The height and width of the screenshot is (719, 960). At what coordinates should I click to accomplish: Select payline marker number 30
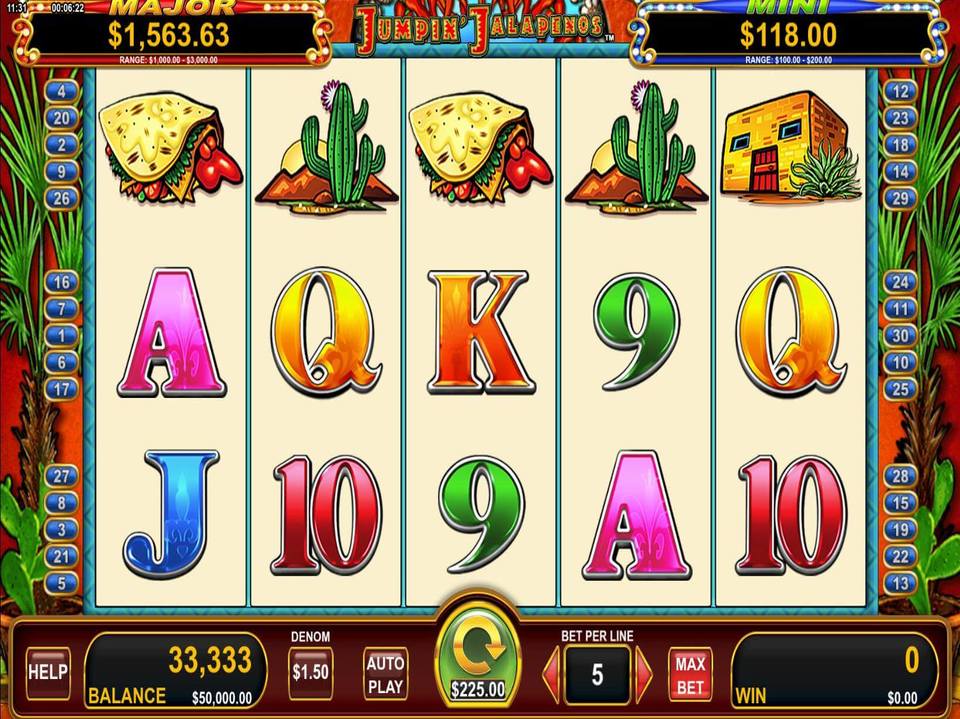tap(900, 337)
